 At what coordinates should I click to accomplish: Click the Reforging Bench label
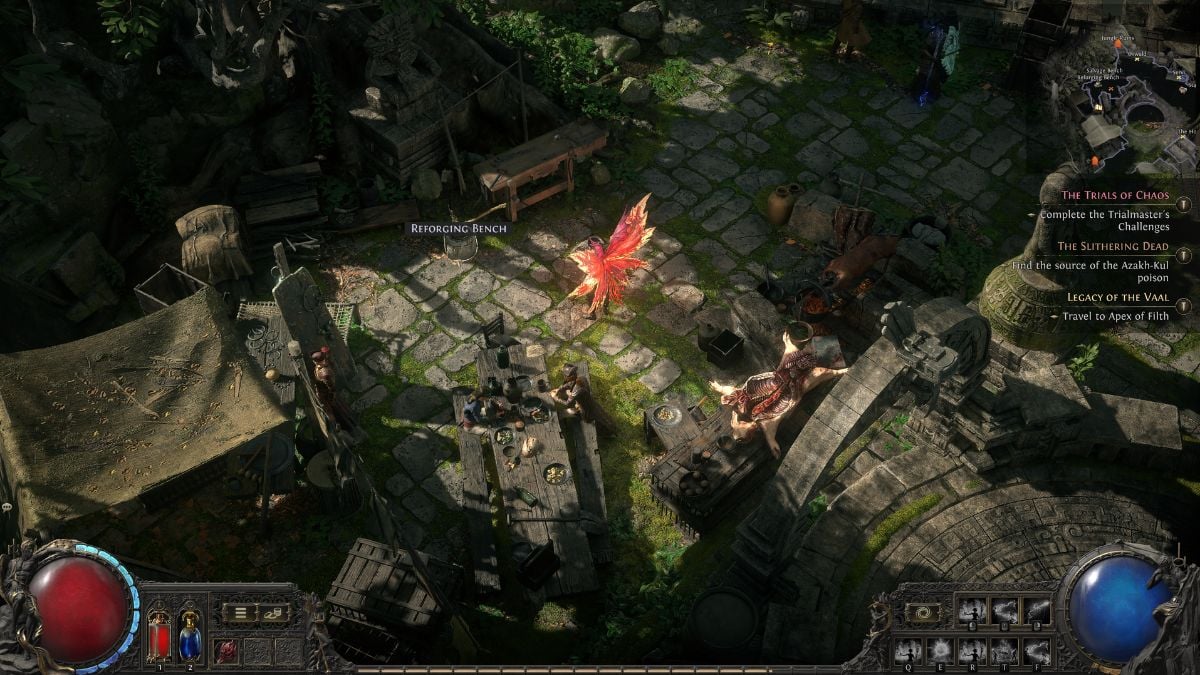[x=459, y=228]
